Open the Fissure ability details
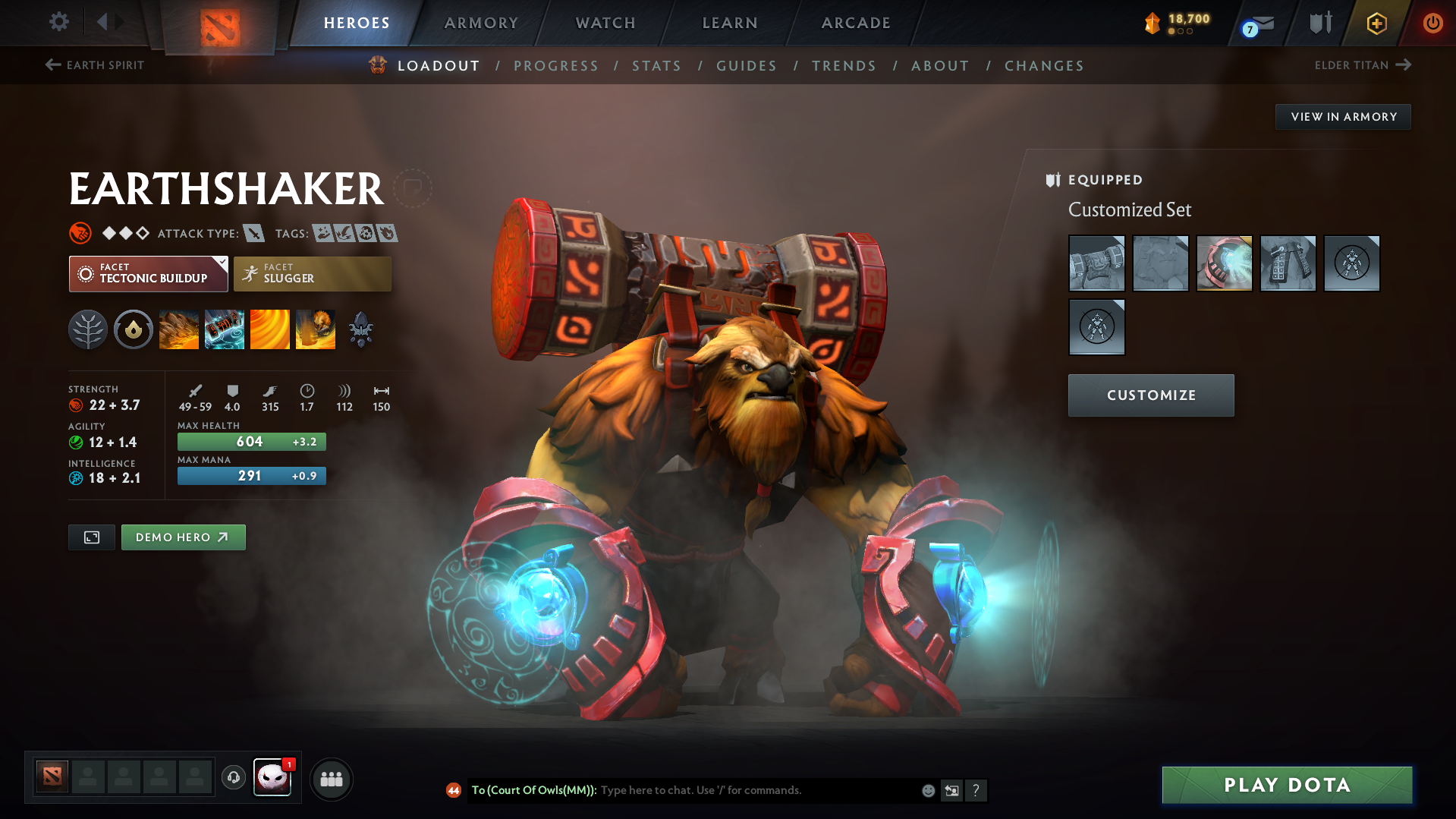1456x819 pixels. (179, 329)
